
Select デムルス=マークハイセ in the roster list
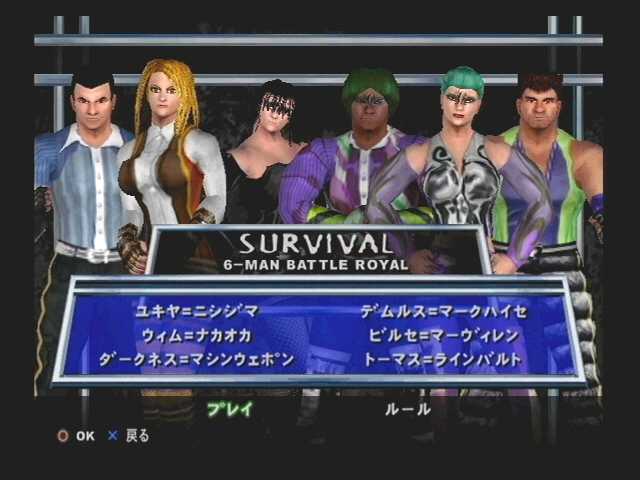point(443,311)
